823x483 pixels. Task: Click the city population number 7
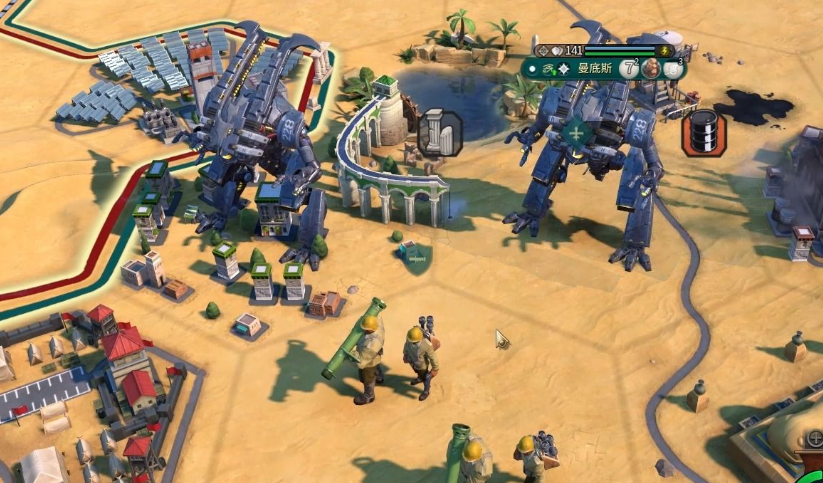[628, 69]
